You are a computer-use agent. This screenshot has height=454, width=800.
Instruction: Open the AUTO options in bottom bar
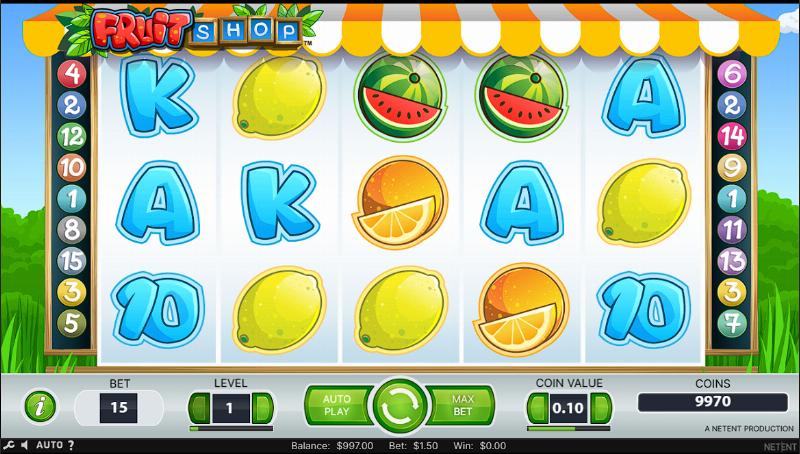50,445
